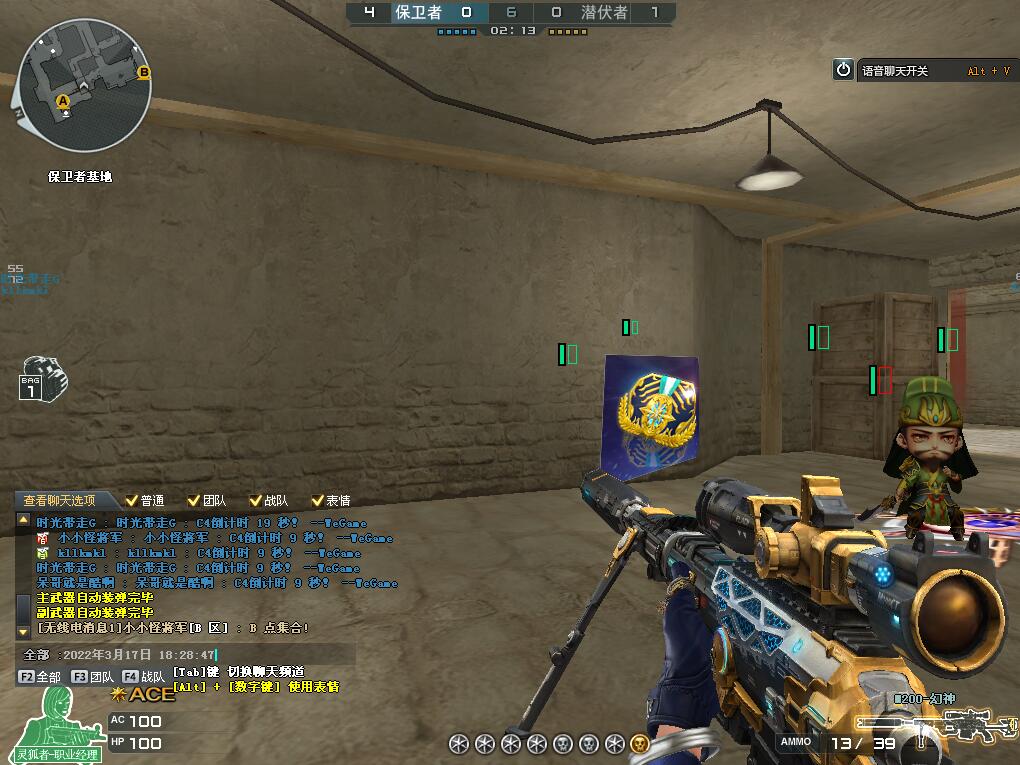
Task: Toggle the 战队 chat filter checkbox
Action: (x=256, y=500)
